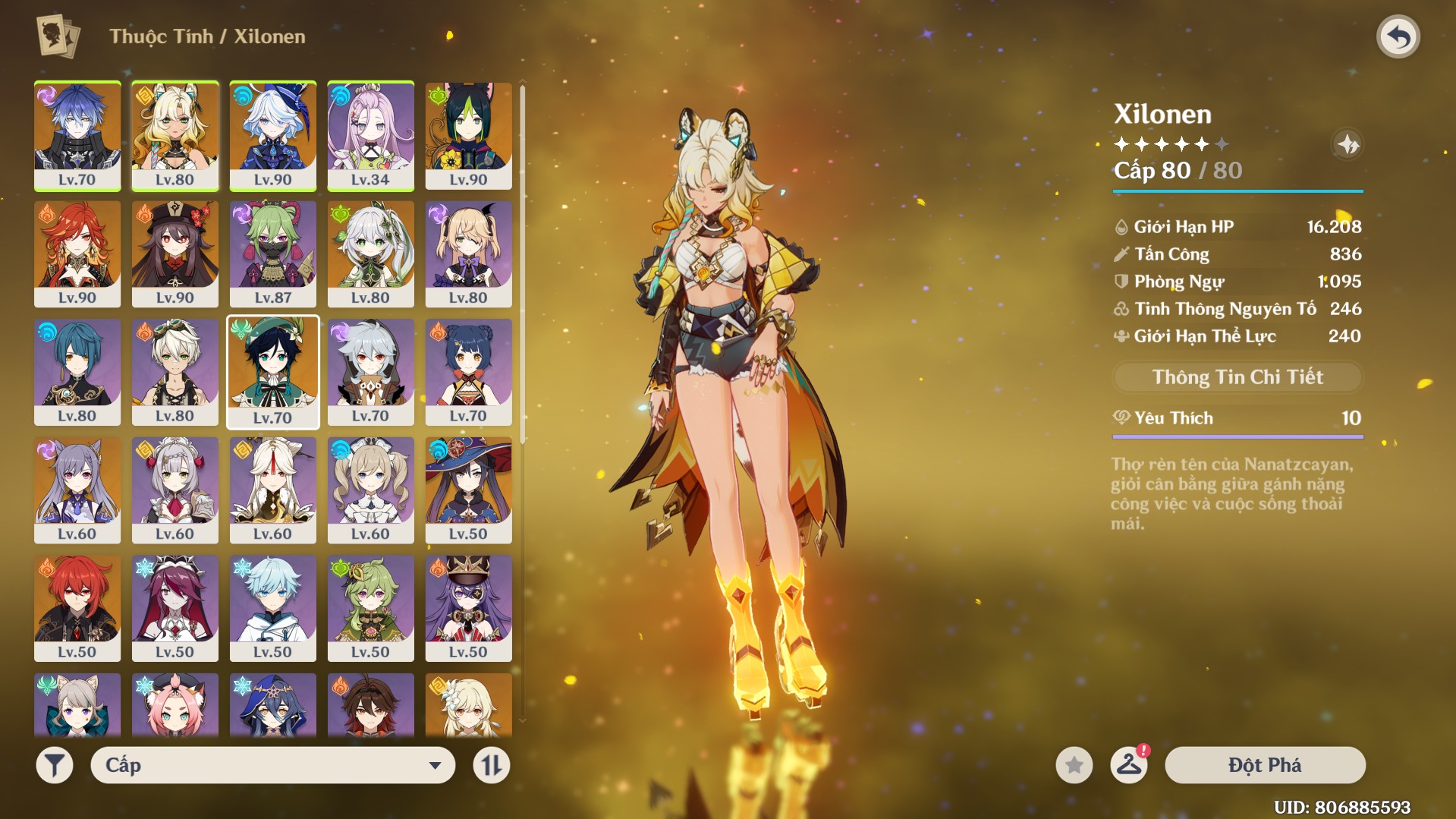The height and width of the screenshot is (819, 1456).
Task: Expand the Cấp sort dropdown
Action: coord(272,765)
